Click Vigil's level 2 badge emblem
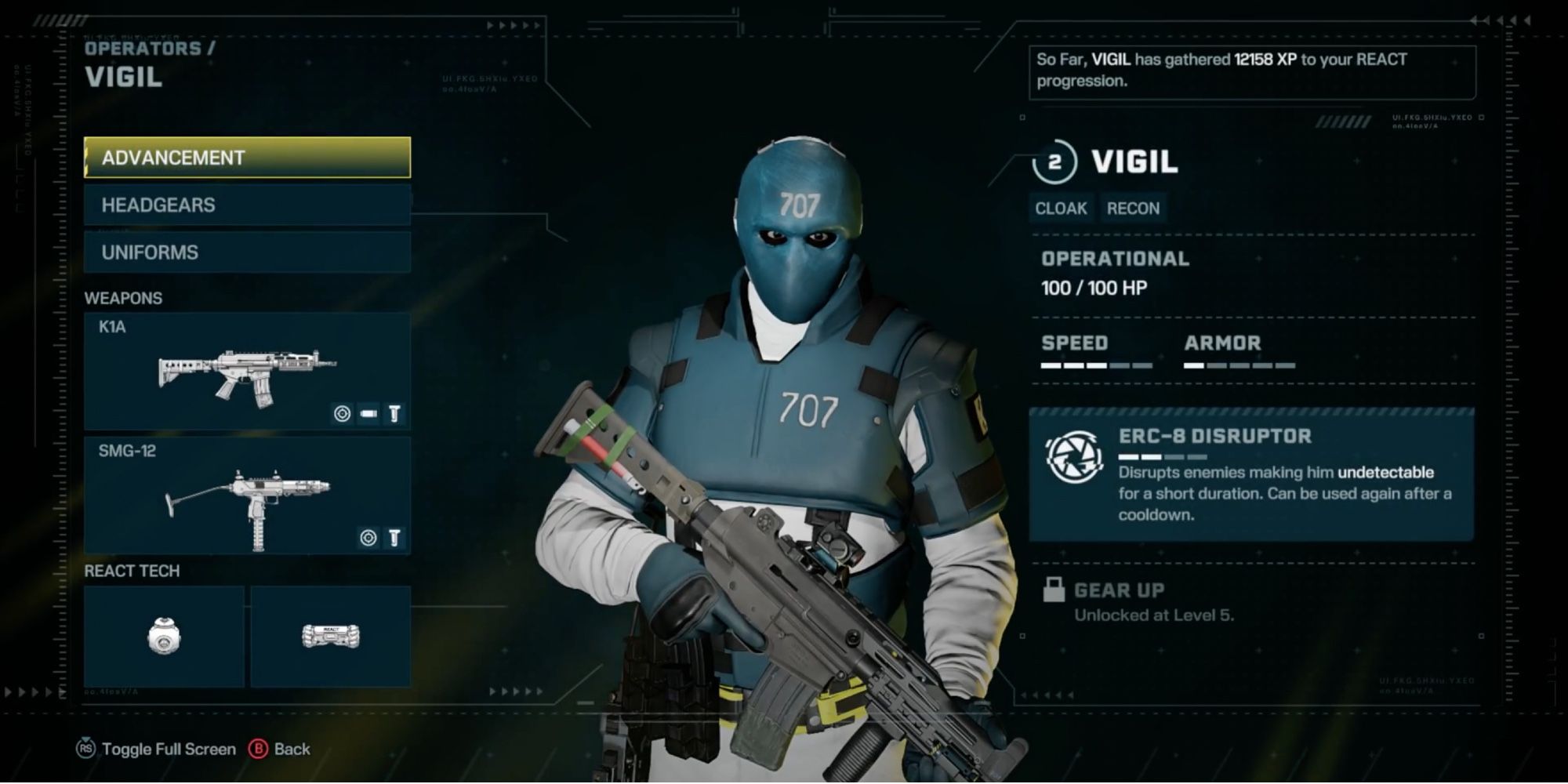Image resolution: width=1568 pixels, height=784 pixels. point(1055,162)
